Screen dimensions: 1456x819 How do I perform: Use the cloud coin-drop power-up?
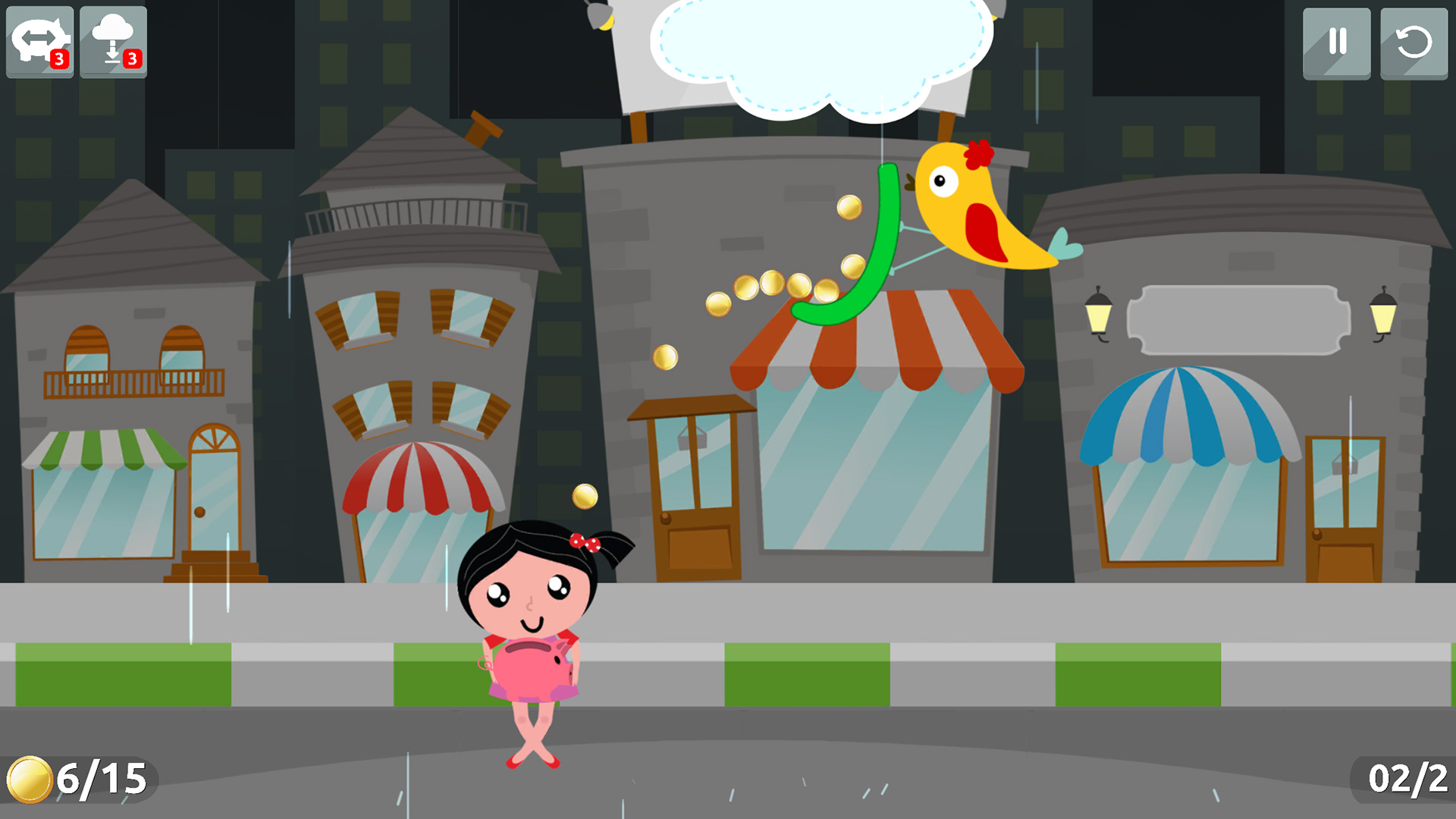[x=112, y=42]
